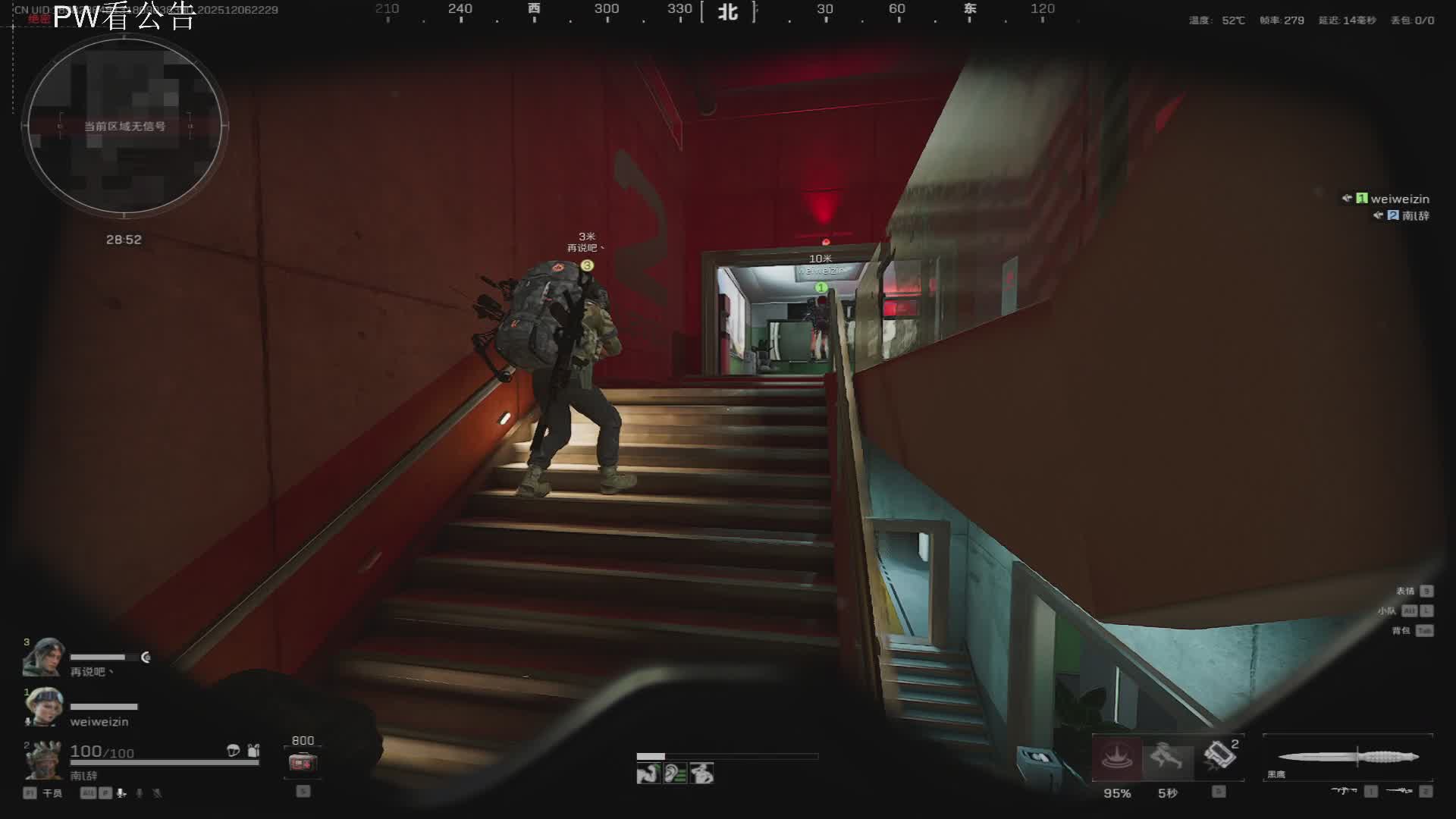Activate the red shockwave ability icon

tap(1116, 758)
